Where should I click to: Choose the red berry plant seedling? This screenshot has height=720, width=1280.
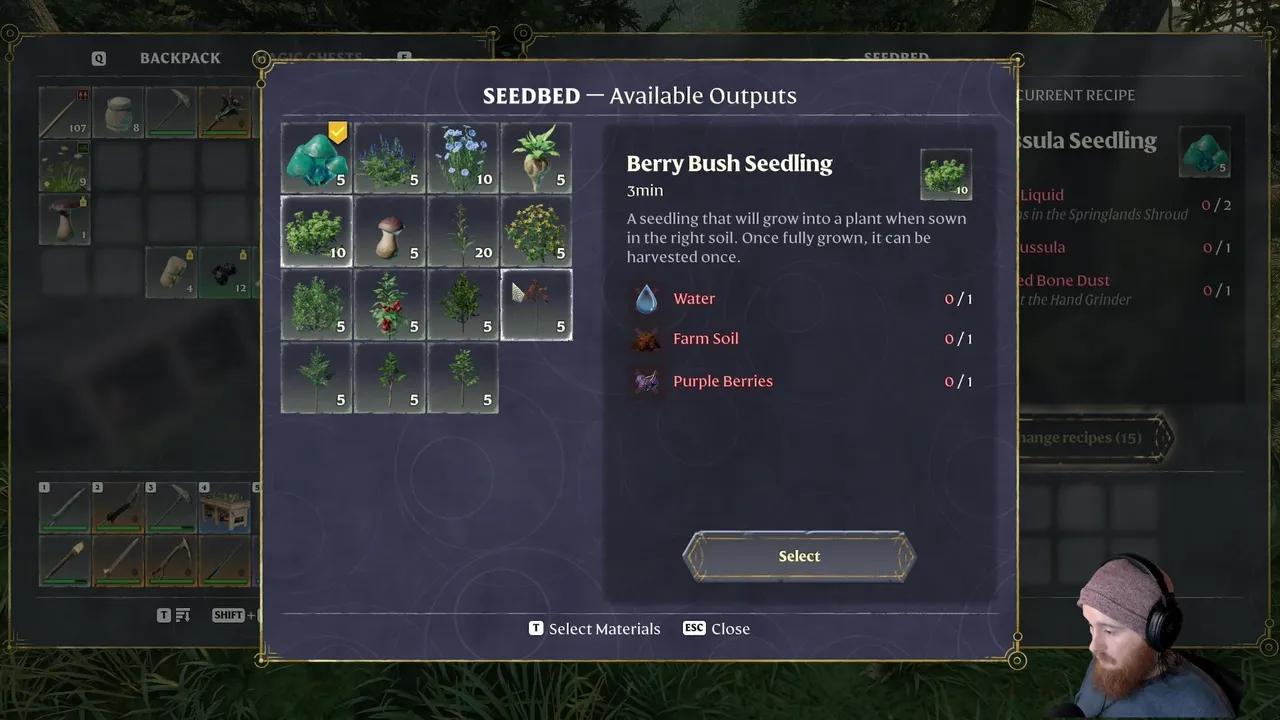[389, 305]
